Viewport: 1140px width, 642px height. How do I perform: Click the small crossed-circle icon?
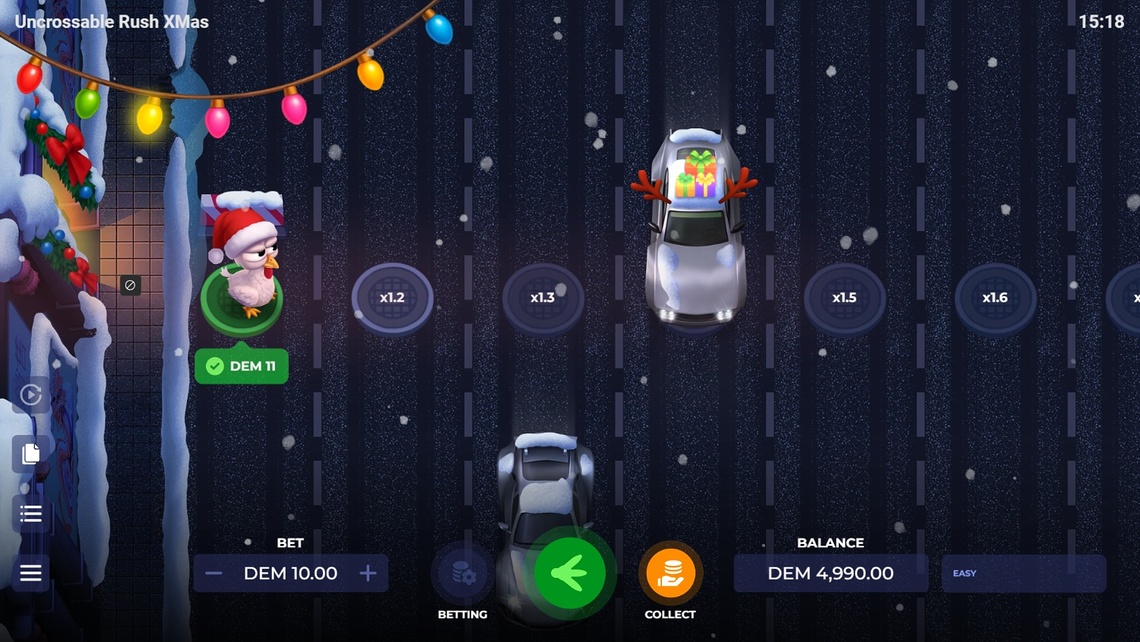pos(129,285)
